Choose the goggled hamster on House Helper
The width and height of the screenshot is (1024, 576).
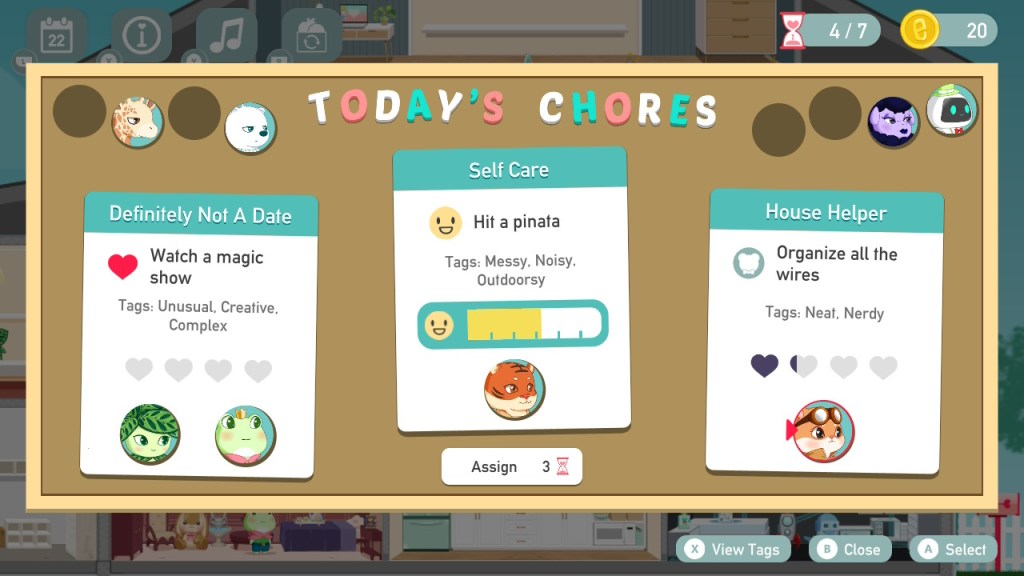[823, 431]
